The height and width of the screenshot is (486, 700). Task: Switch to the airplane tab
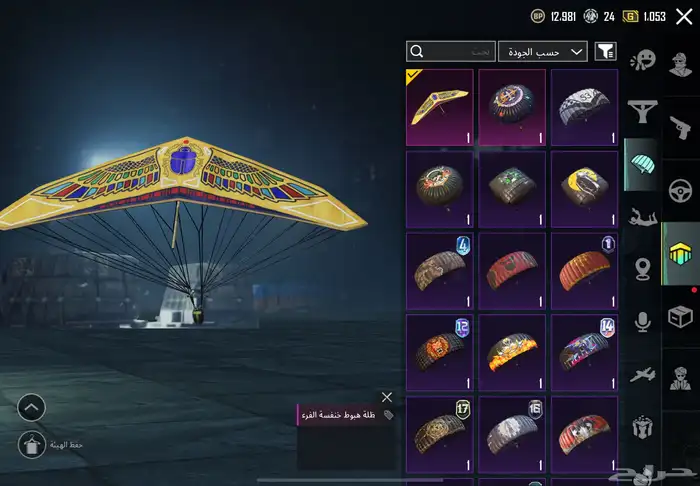tap(641, 373)
